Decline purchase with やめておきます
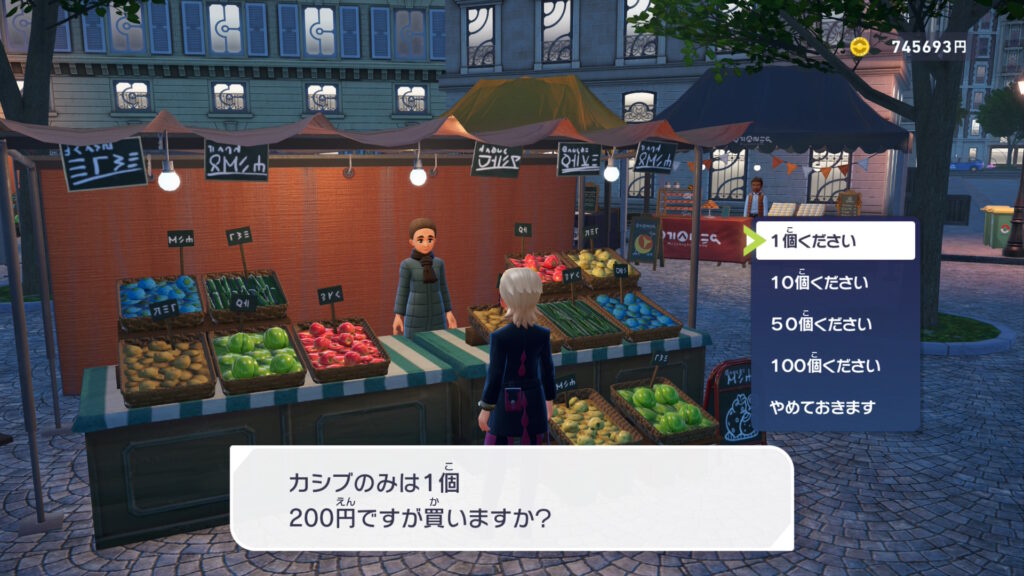Screen dimensions: 1024x576 [835, 408]
